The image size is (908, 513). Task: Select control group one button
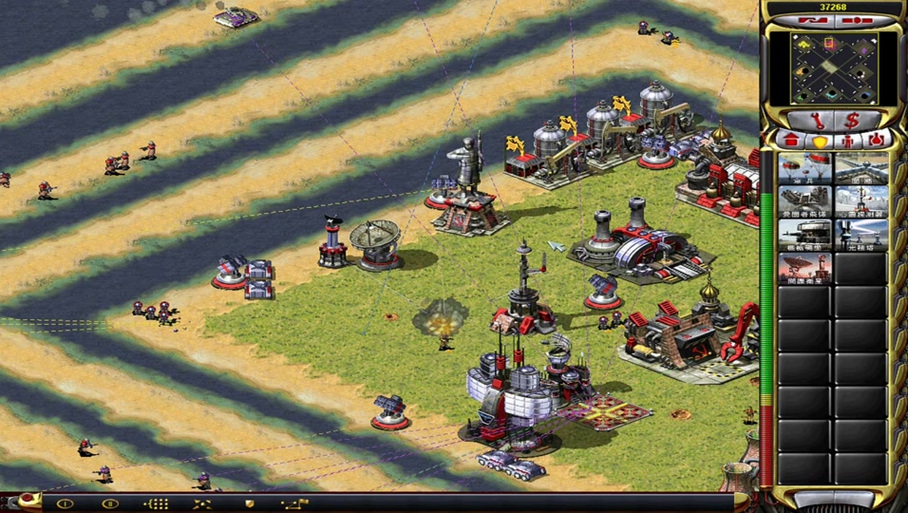coord(65,504)
